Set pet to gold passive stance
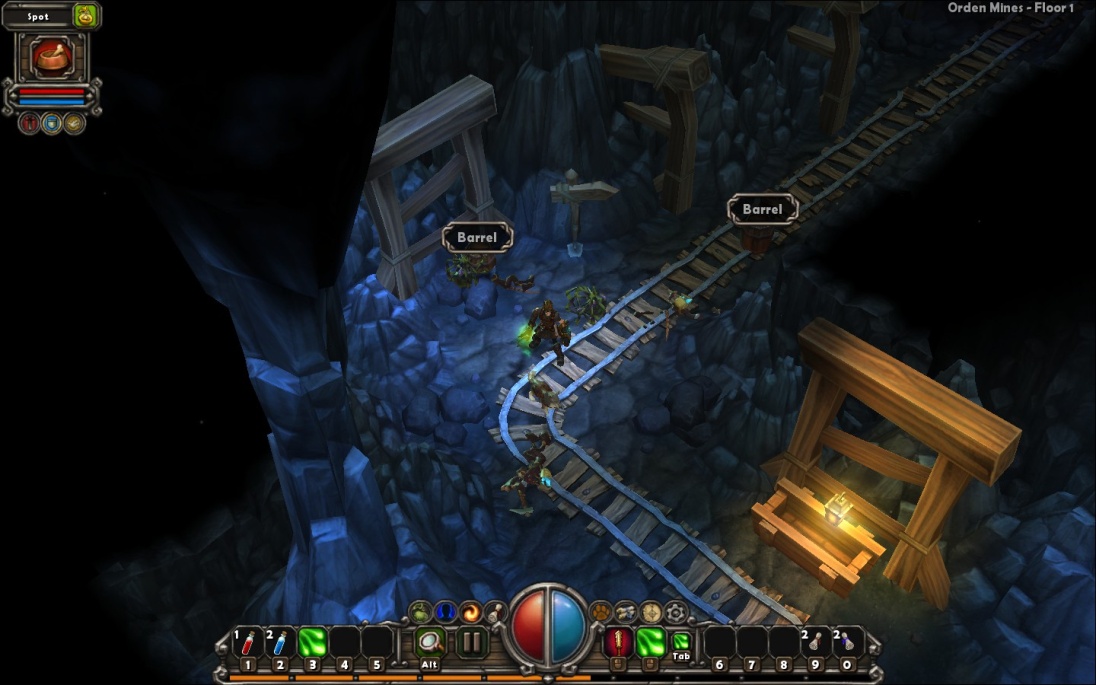The image size is (1096, 685). 74,123
